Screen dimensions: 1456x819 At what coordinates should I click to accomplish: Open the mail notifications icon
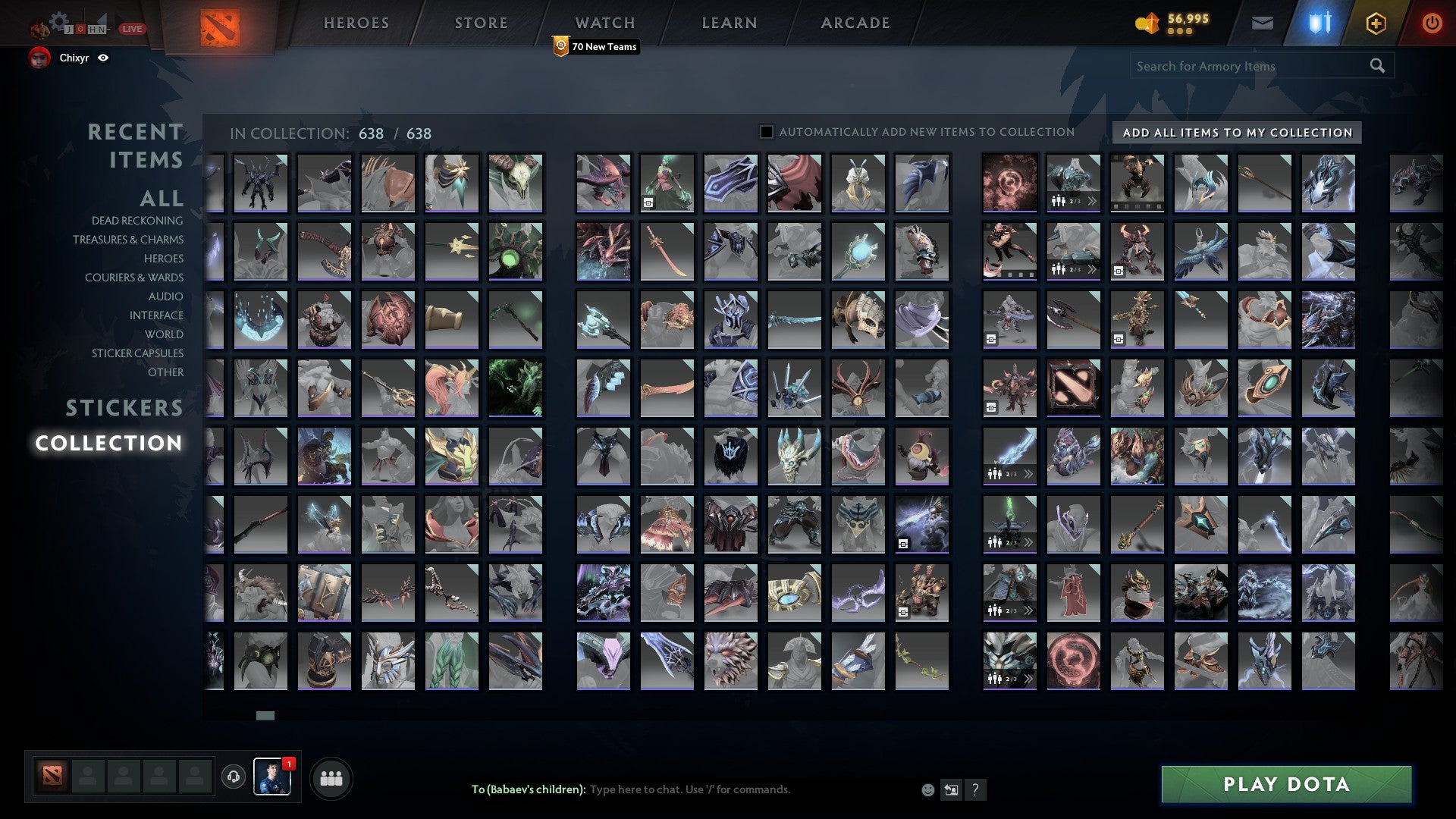click(1262, 23)
